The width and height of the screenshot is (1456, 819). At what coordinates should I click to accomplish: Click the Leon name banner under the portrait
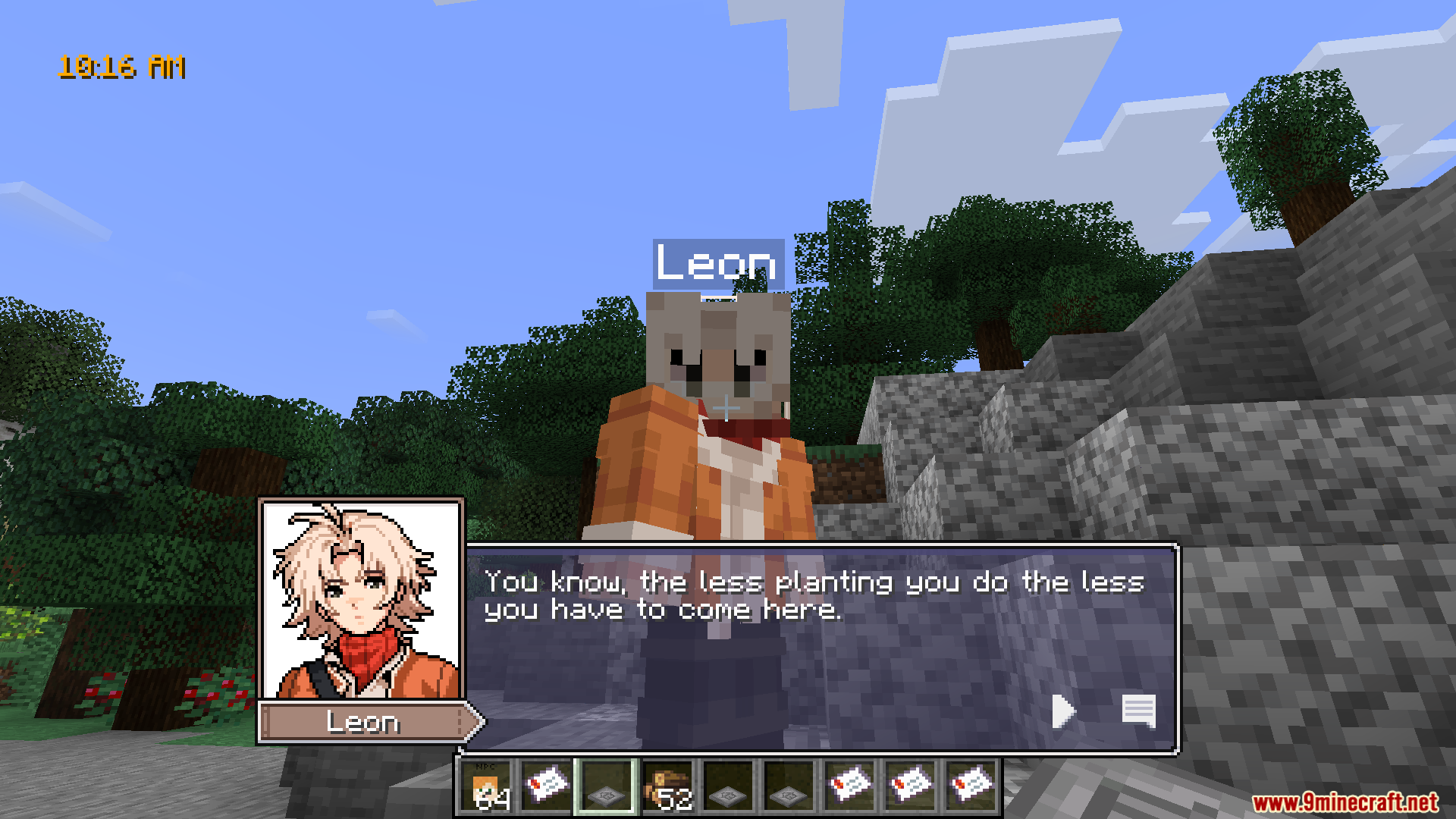364,723
